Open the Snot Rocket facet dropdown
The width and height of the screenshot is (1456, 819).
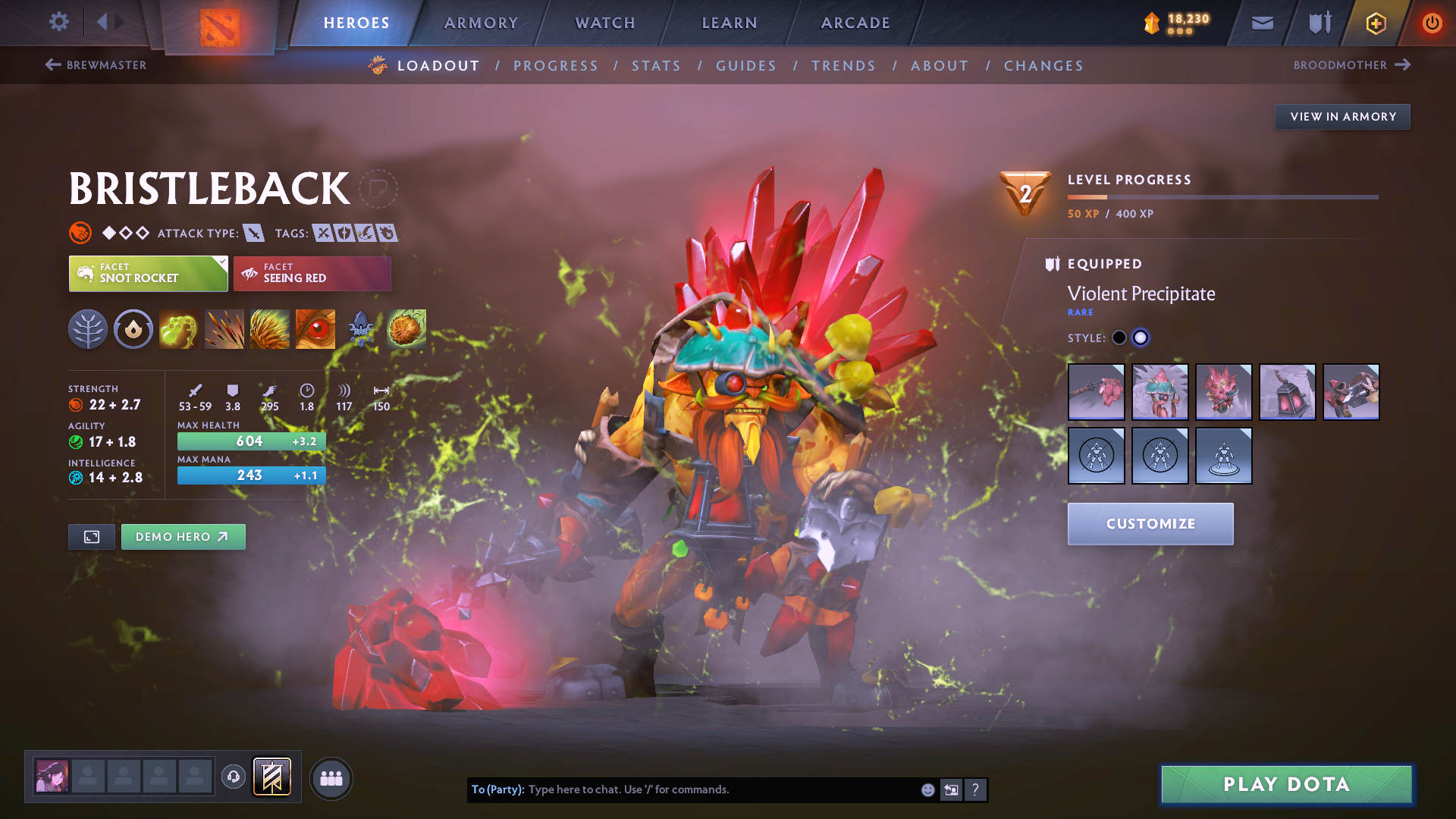(148, 273)
